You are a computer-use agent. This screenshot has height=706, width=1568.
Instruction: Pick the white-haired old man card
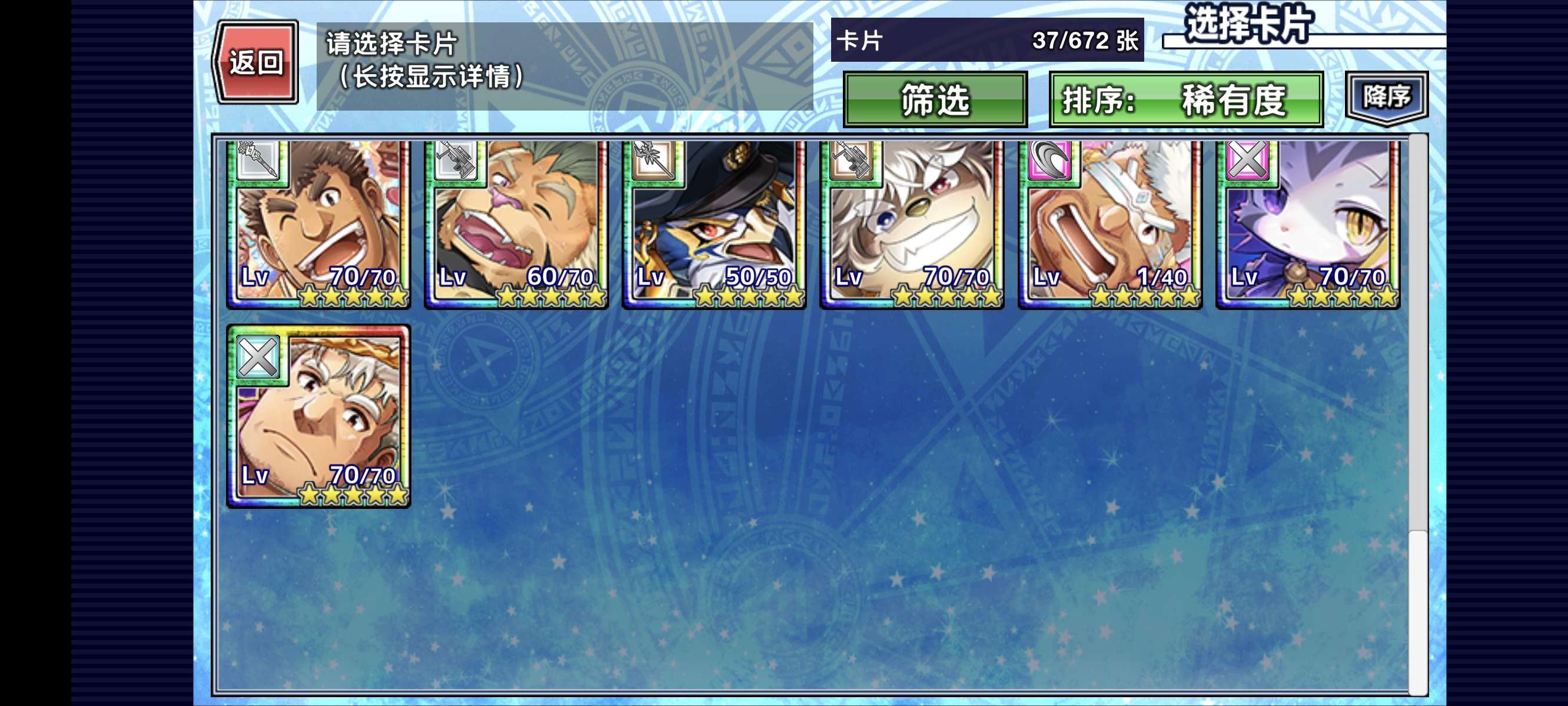[x=318, y=417]
